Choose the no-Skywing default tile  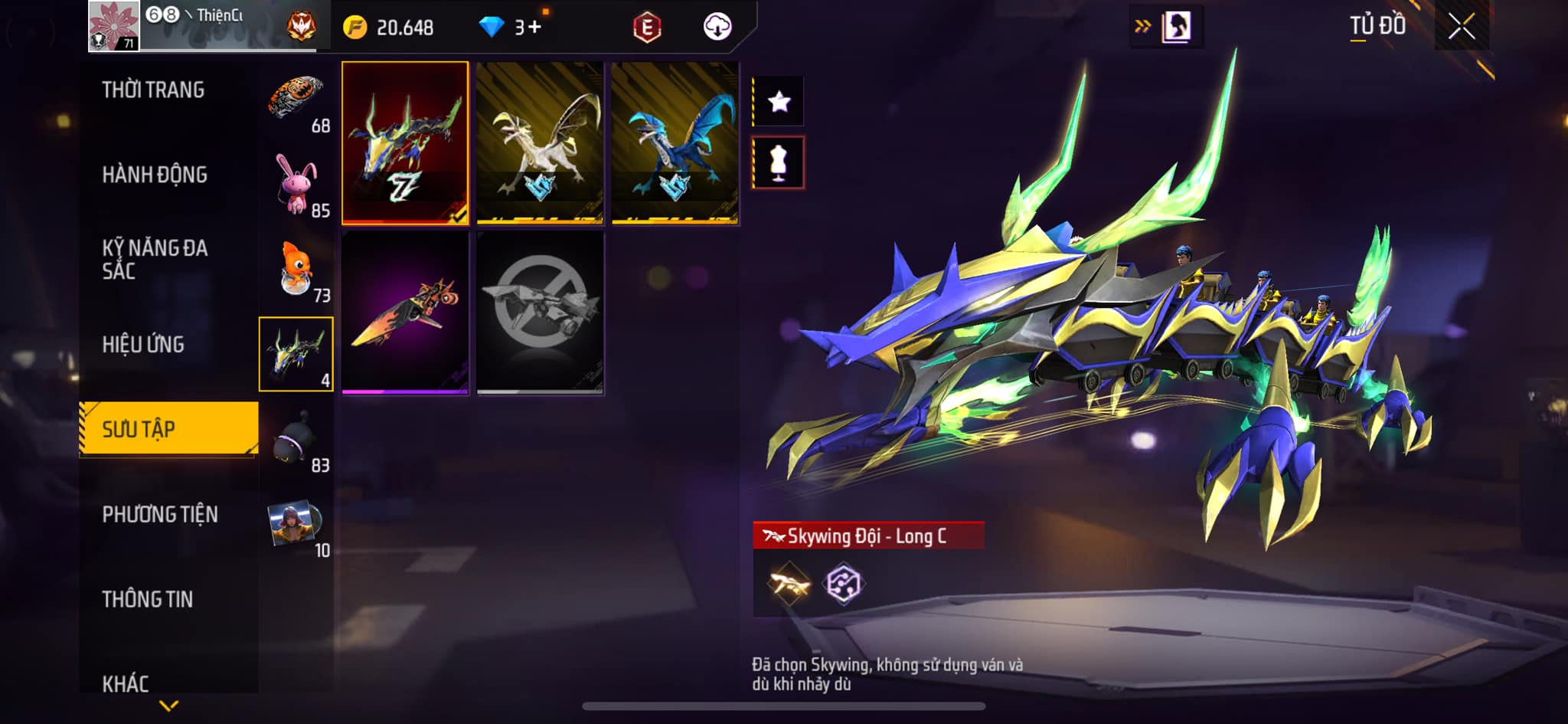click(540, 313)
